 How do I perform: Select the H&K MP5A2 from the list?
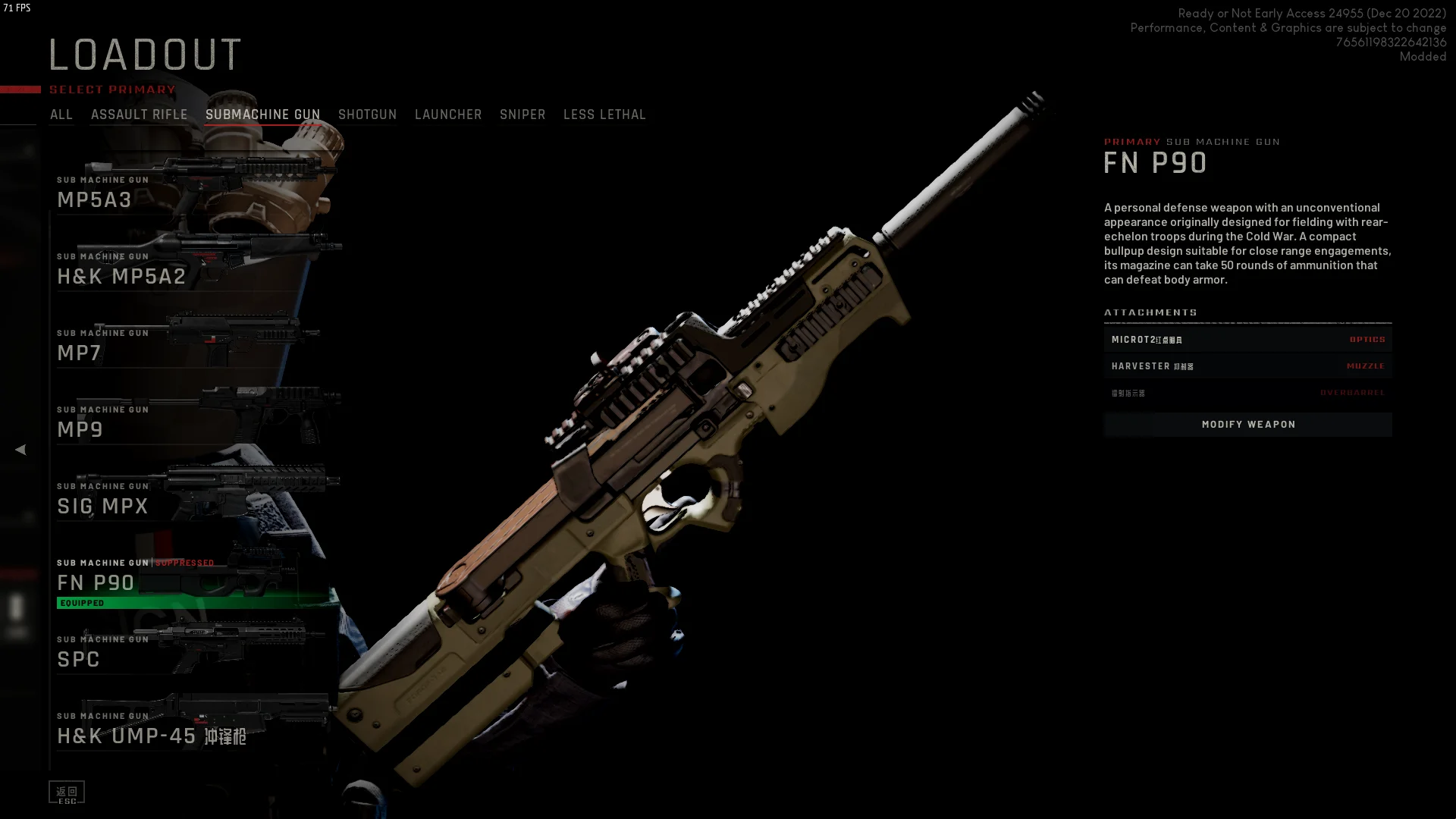190,268
